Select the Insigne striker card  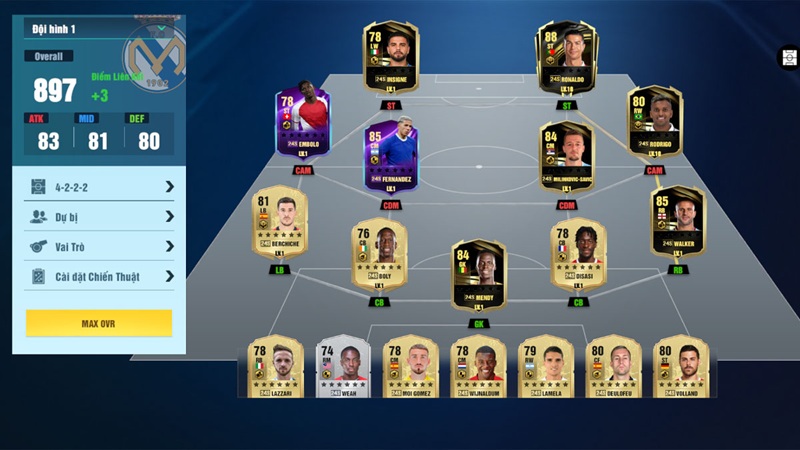tap(391, 58)
